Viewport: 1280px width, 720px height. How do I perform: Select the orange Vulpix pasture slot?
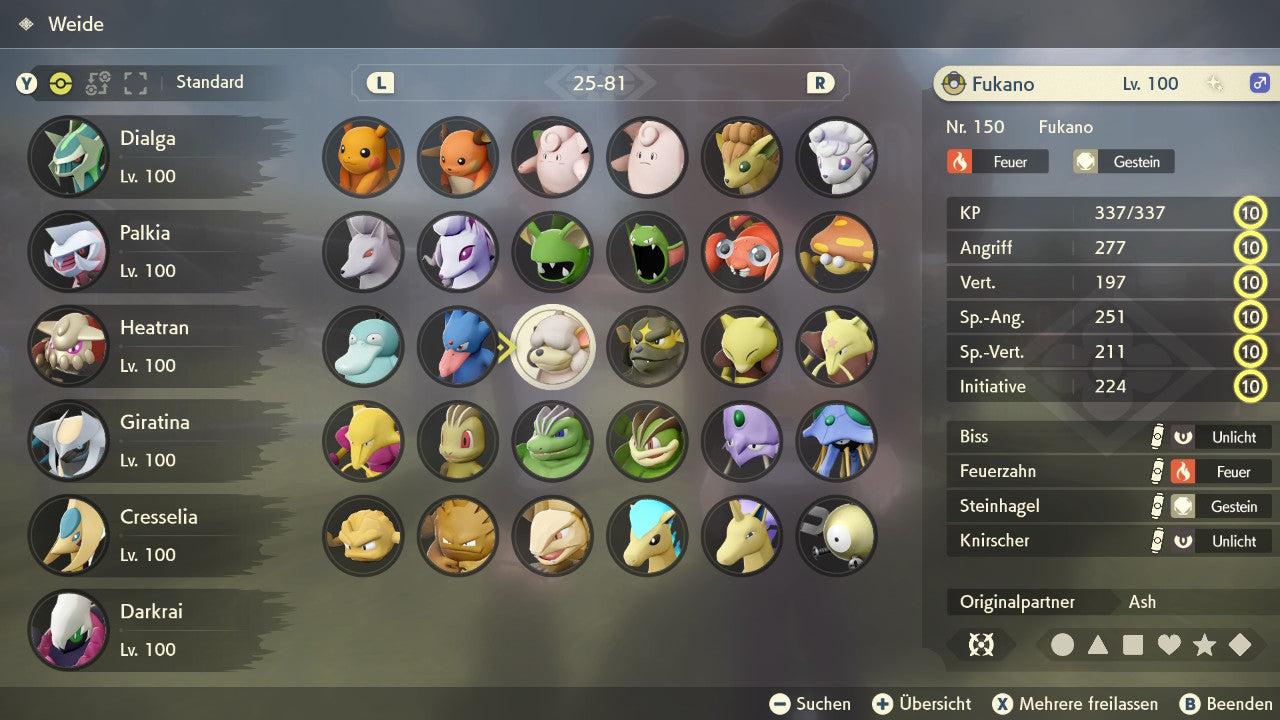click(x=742, y=157)
